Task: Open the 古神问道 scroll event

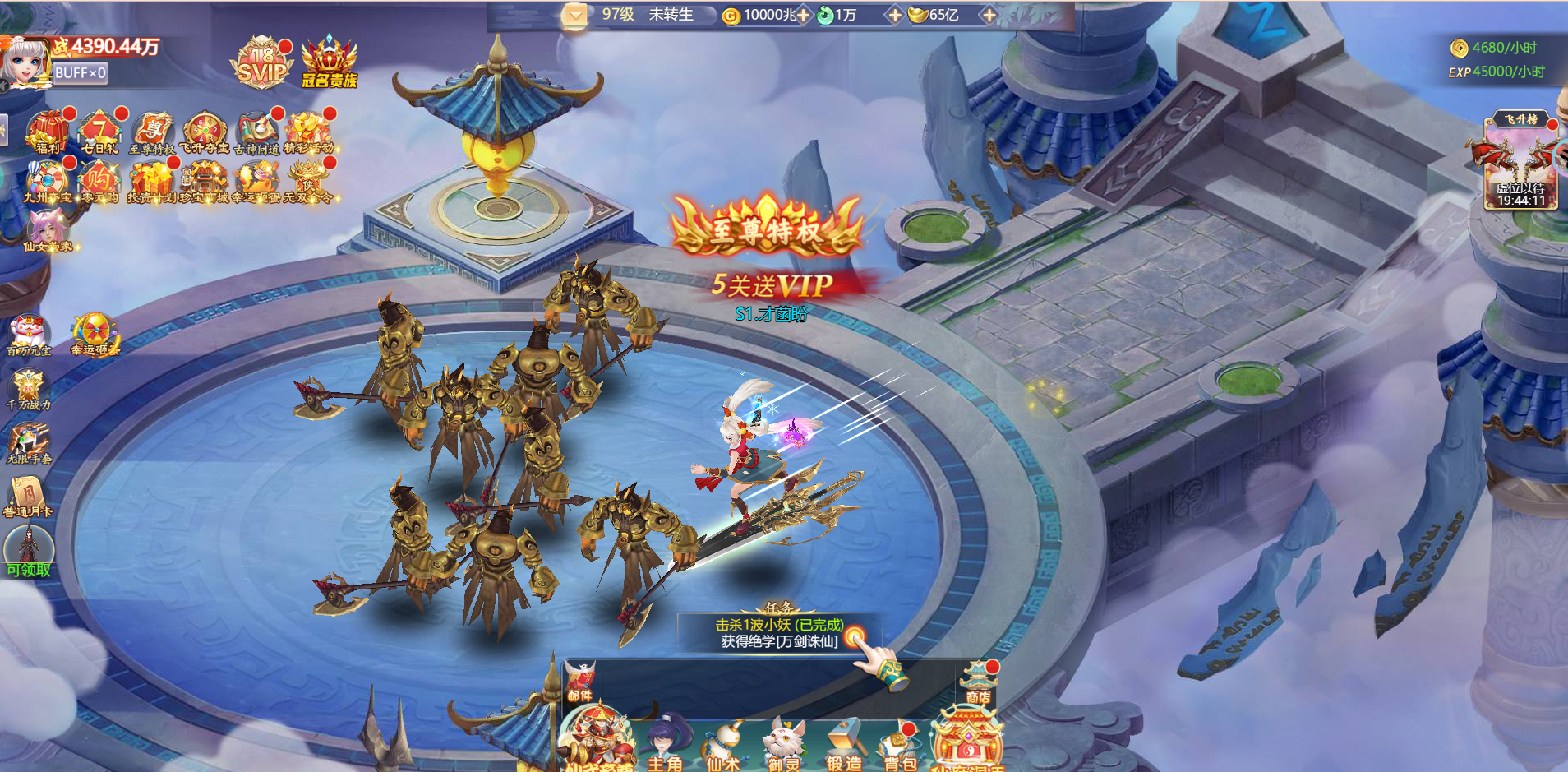Action: pyautogui.click(x=256, y=132)
